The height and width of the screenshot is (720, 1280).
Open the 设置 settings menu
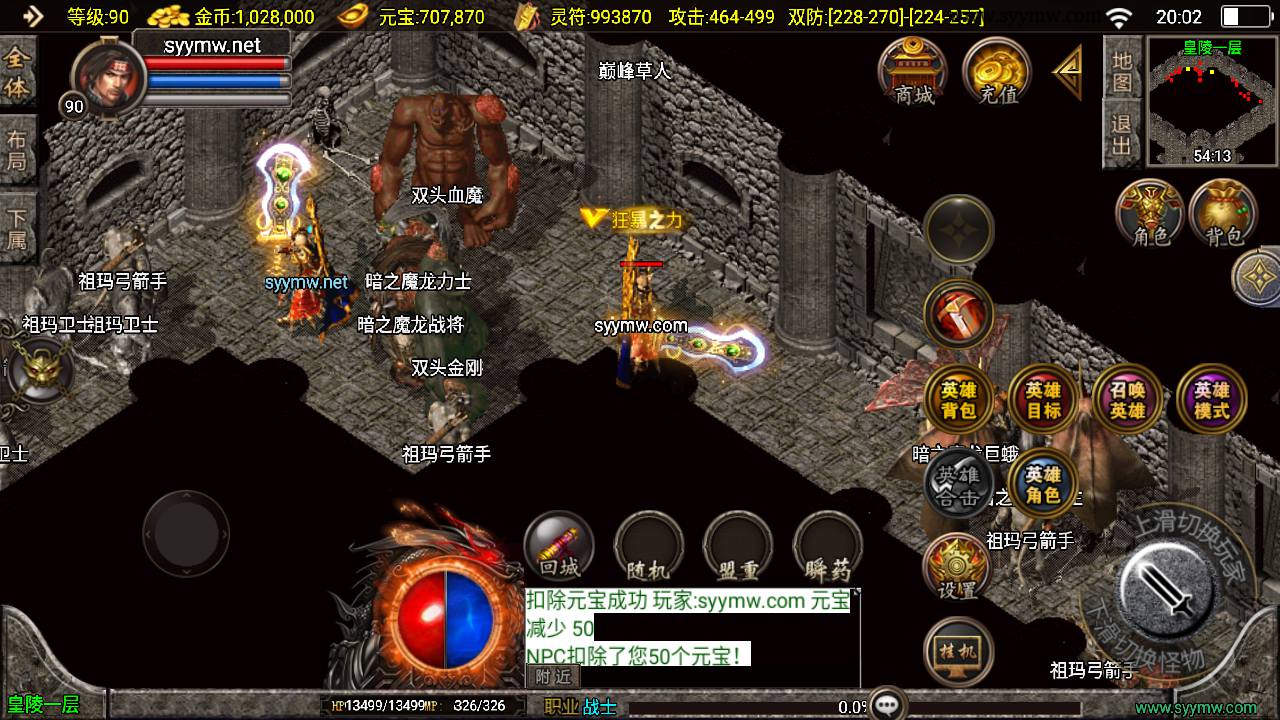(957, 568)
